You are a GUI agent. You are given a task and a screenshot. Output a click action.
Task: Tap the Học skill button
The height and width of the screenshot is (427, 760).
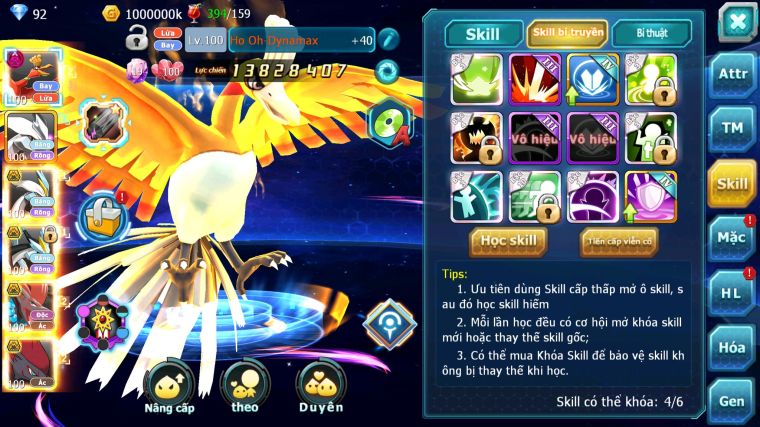pyautogui.click(x=509, y=241)
